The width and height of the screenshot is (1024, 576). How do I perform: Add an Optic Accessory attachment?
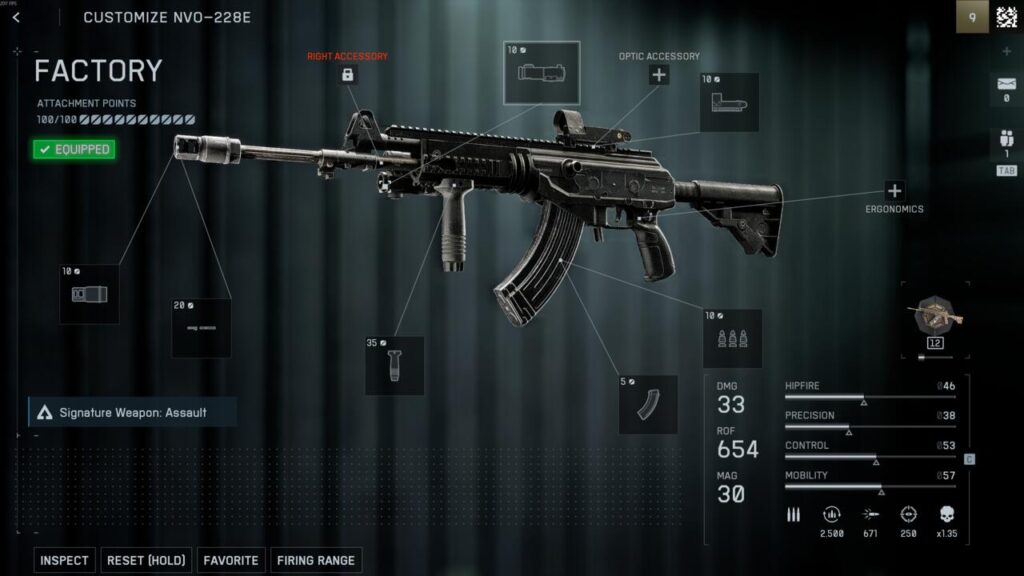[658, 75]
